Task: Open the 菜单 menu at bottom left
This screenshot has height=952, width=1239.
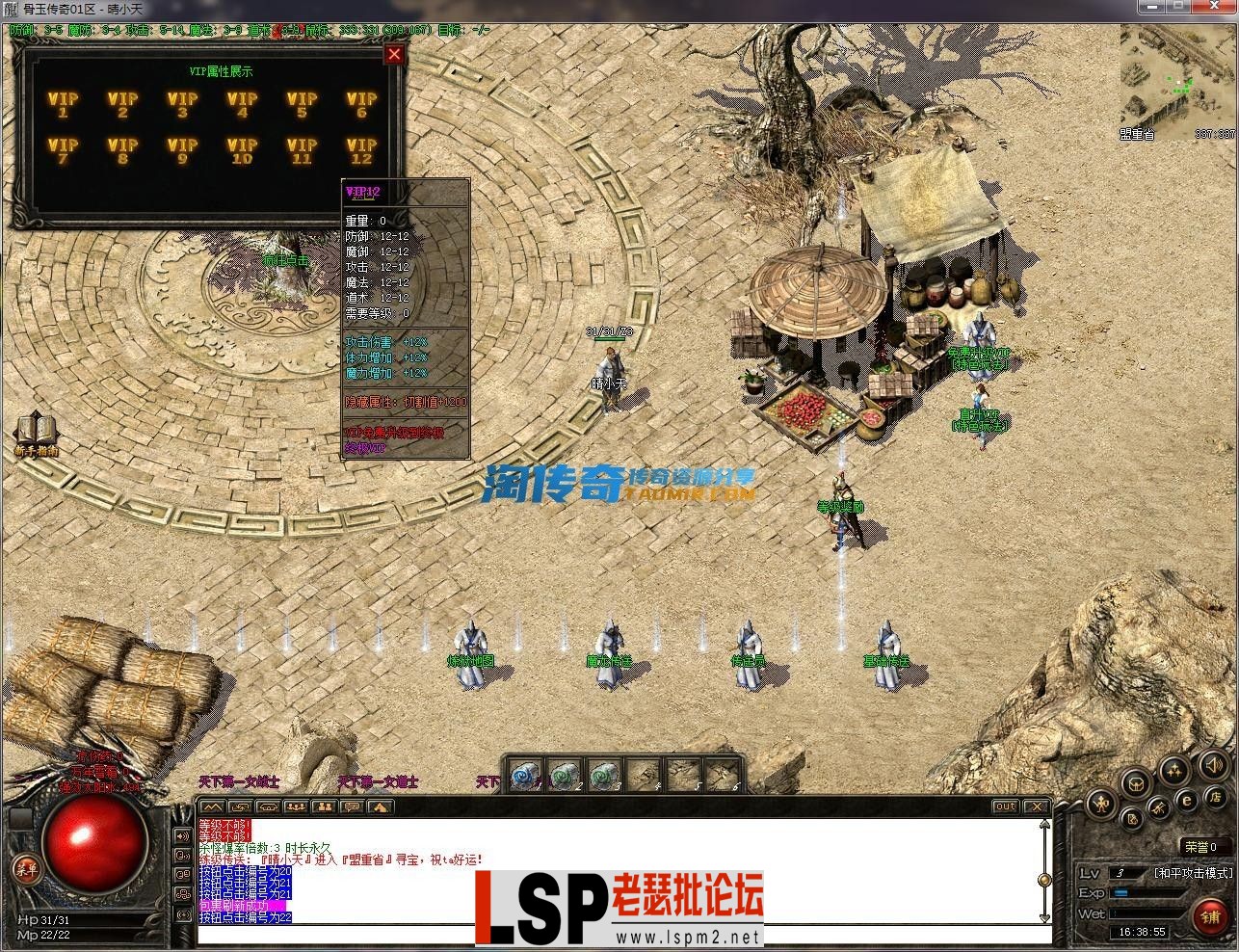Action: 26,866
